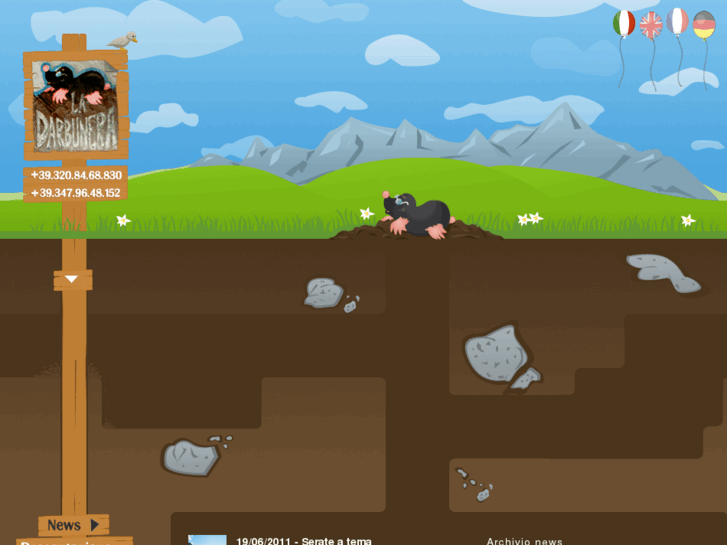Screen dimensions: 727x545
Task: Open the Archivio news link
Action: click(x=524, y=541)
